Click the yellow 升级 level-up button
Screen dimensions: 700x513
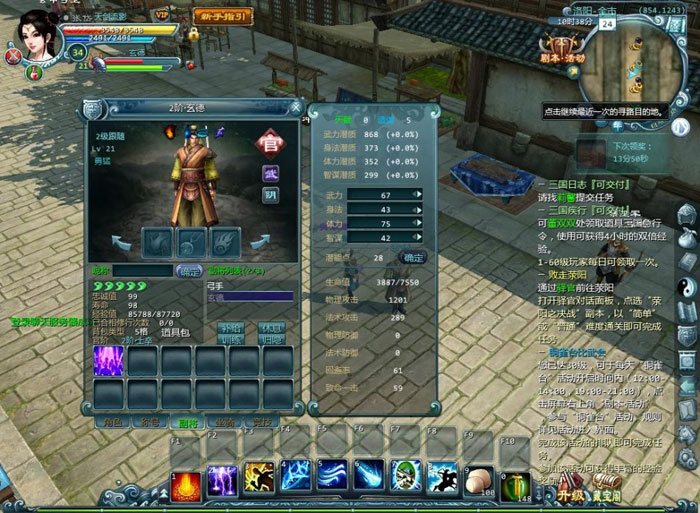coord(571,495)
